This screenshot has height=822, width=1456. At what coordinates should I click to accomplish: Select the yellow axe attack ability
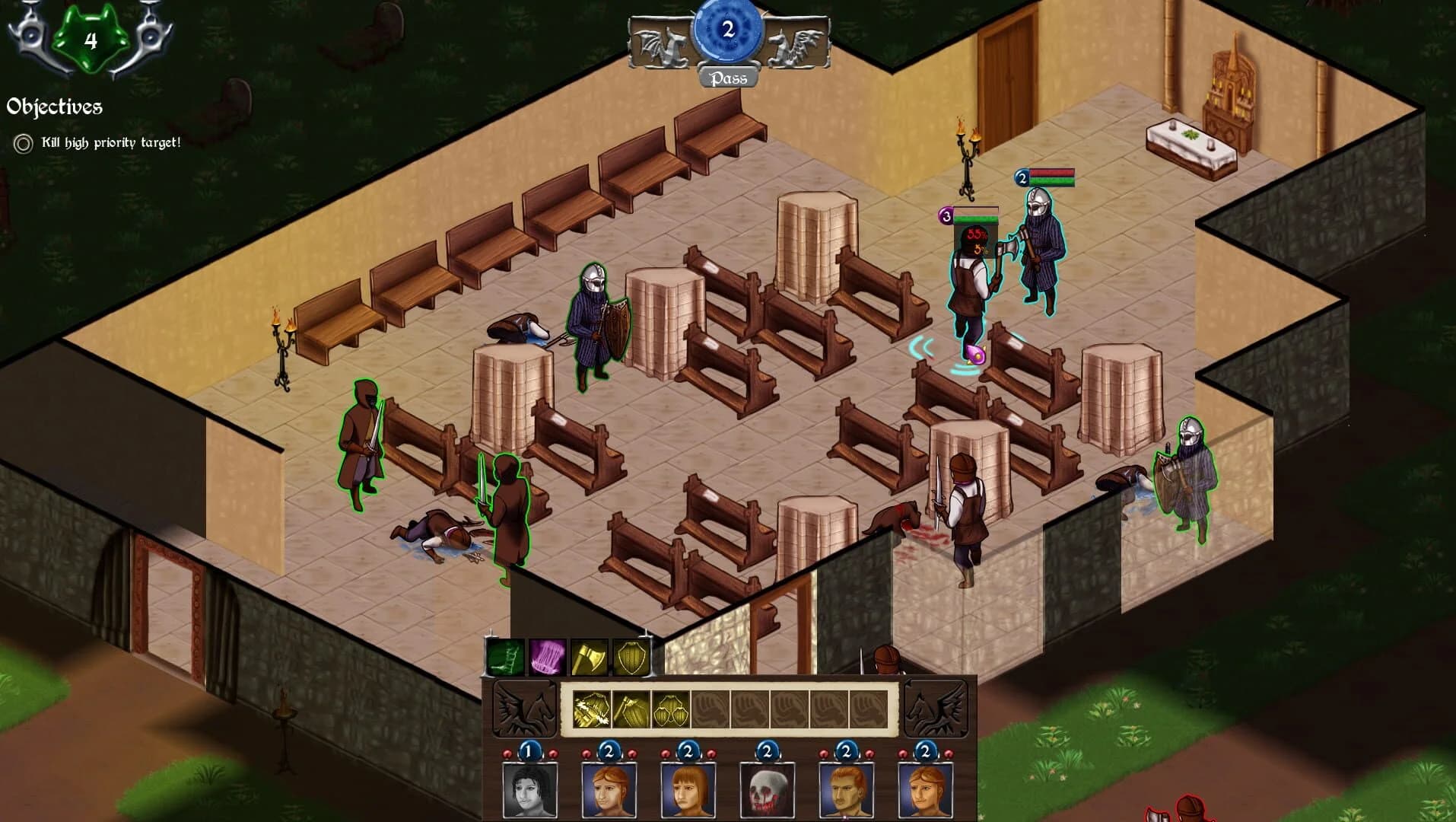click(587, 656)
